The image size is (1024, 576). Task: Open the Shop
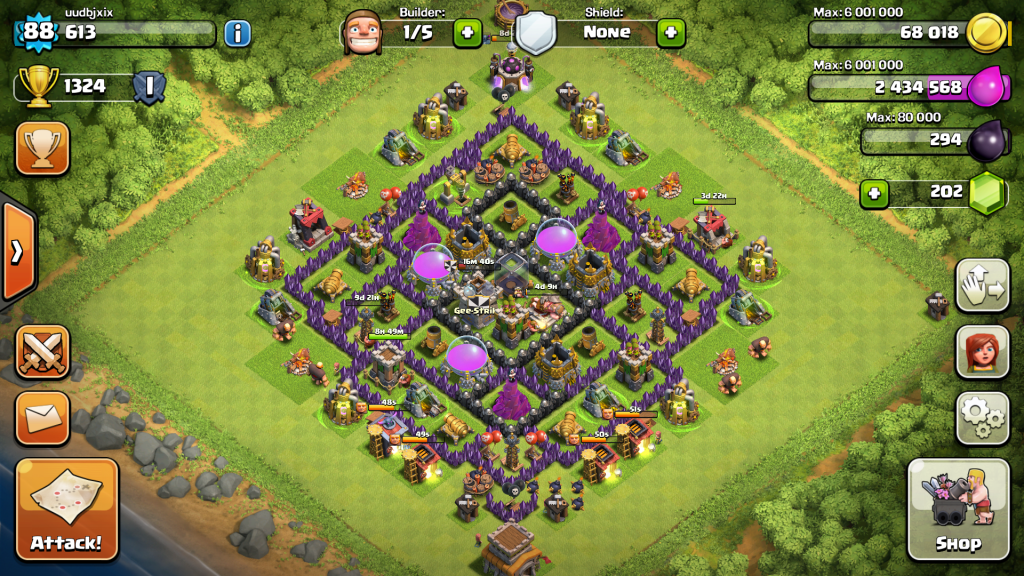(957, 509)
